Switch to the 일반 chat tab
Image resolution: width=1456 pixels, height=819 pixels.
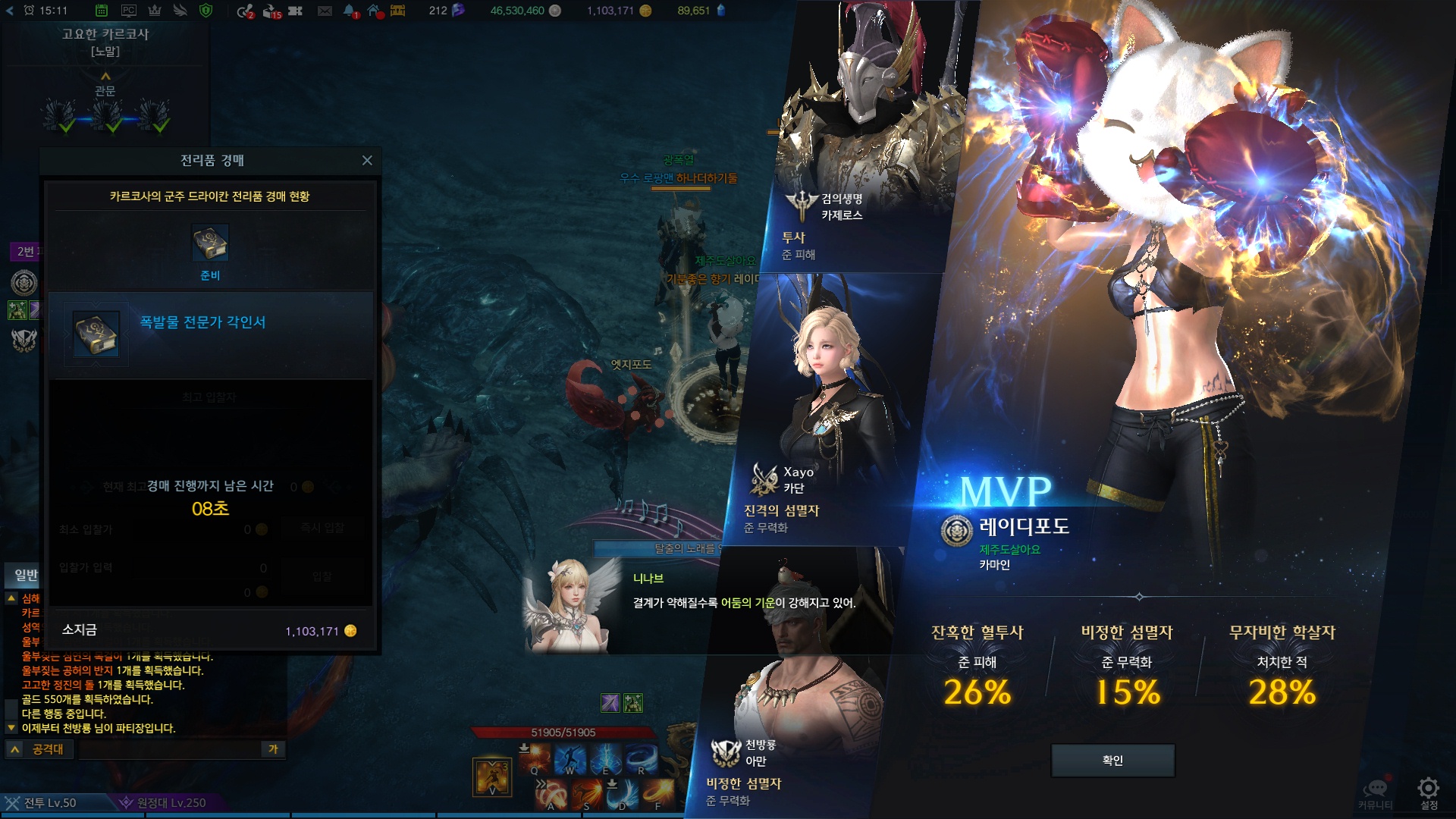pyautogui.click(x=26, y=575)
